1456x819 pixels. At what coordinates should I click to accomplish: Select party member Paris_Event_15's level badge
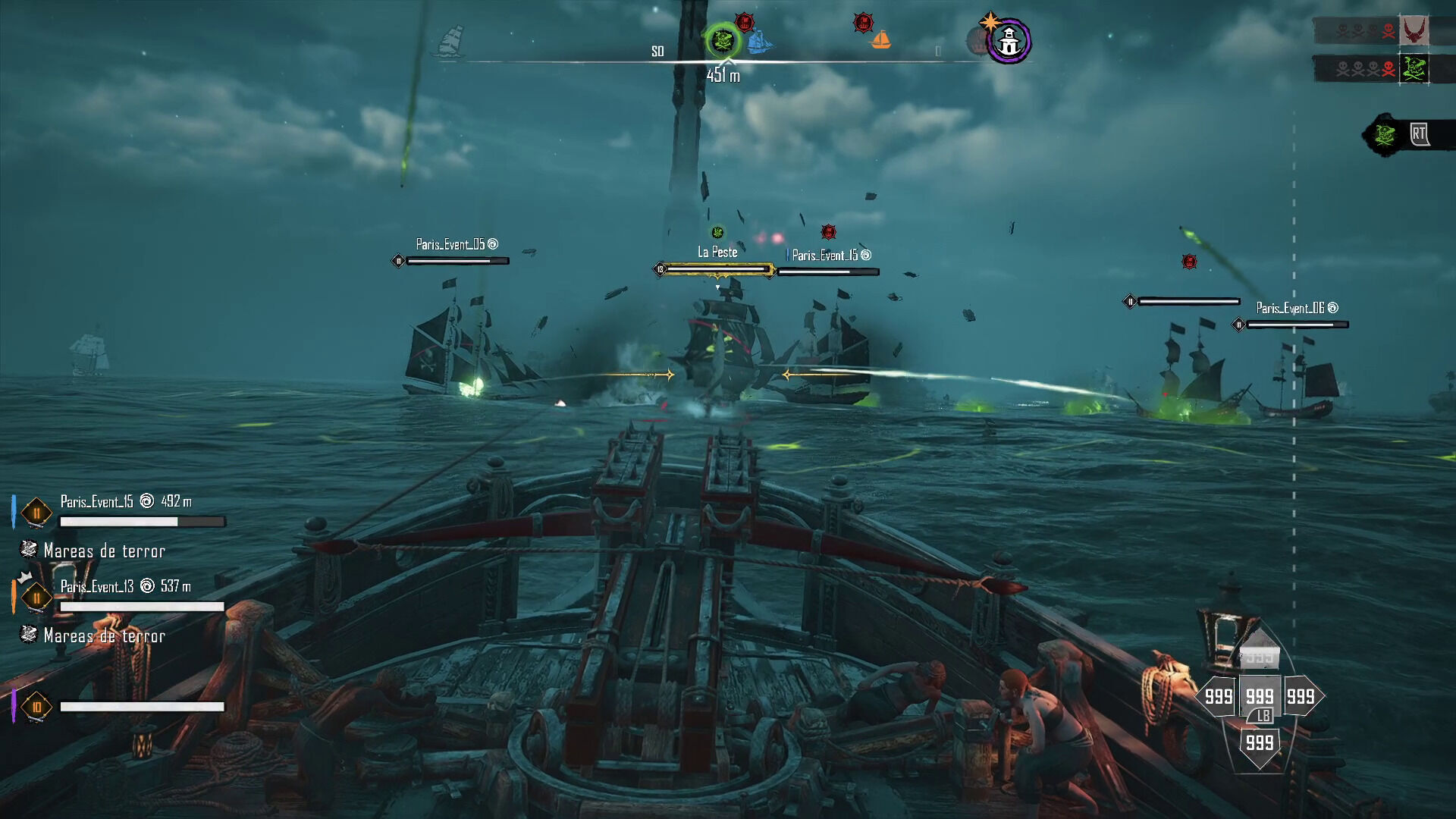click(36, 513)
